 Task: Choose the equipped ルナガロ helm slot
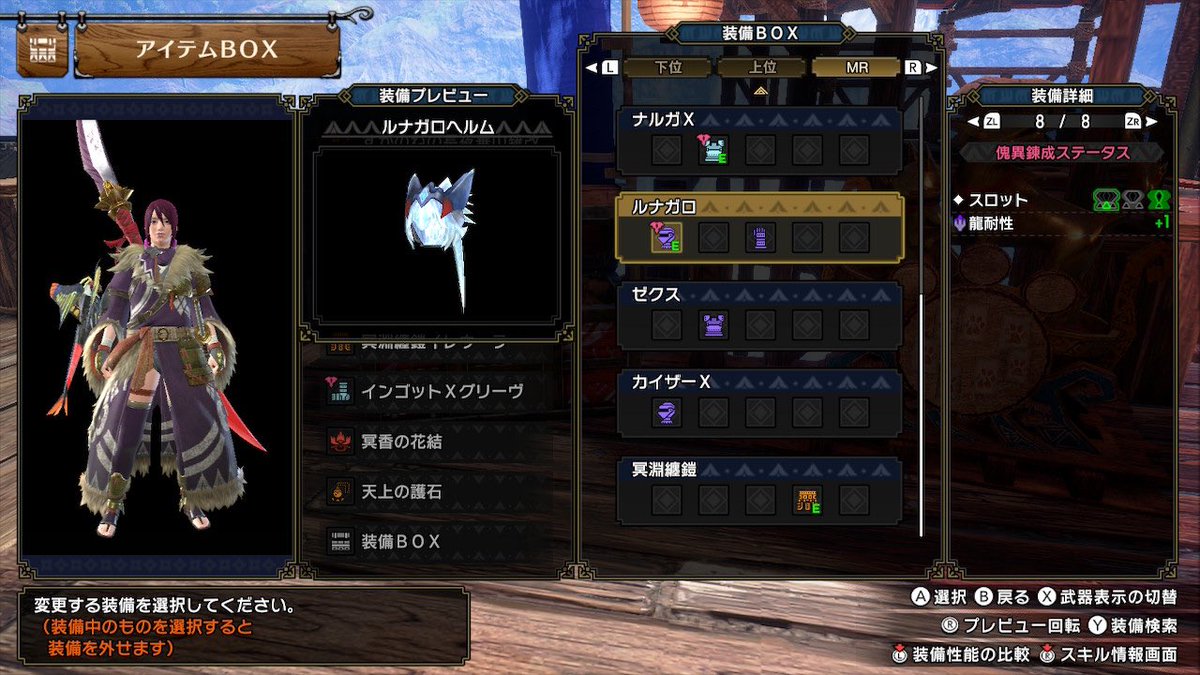[x=667, y=237]
